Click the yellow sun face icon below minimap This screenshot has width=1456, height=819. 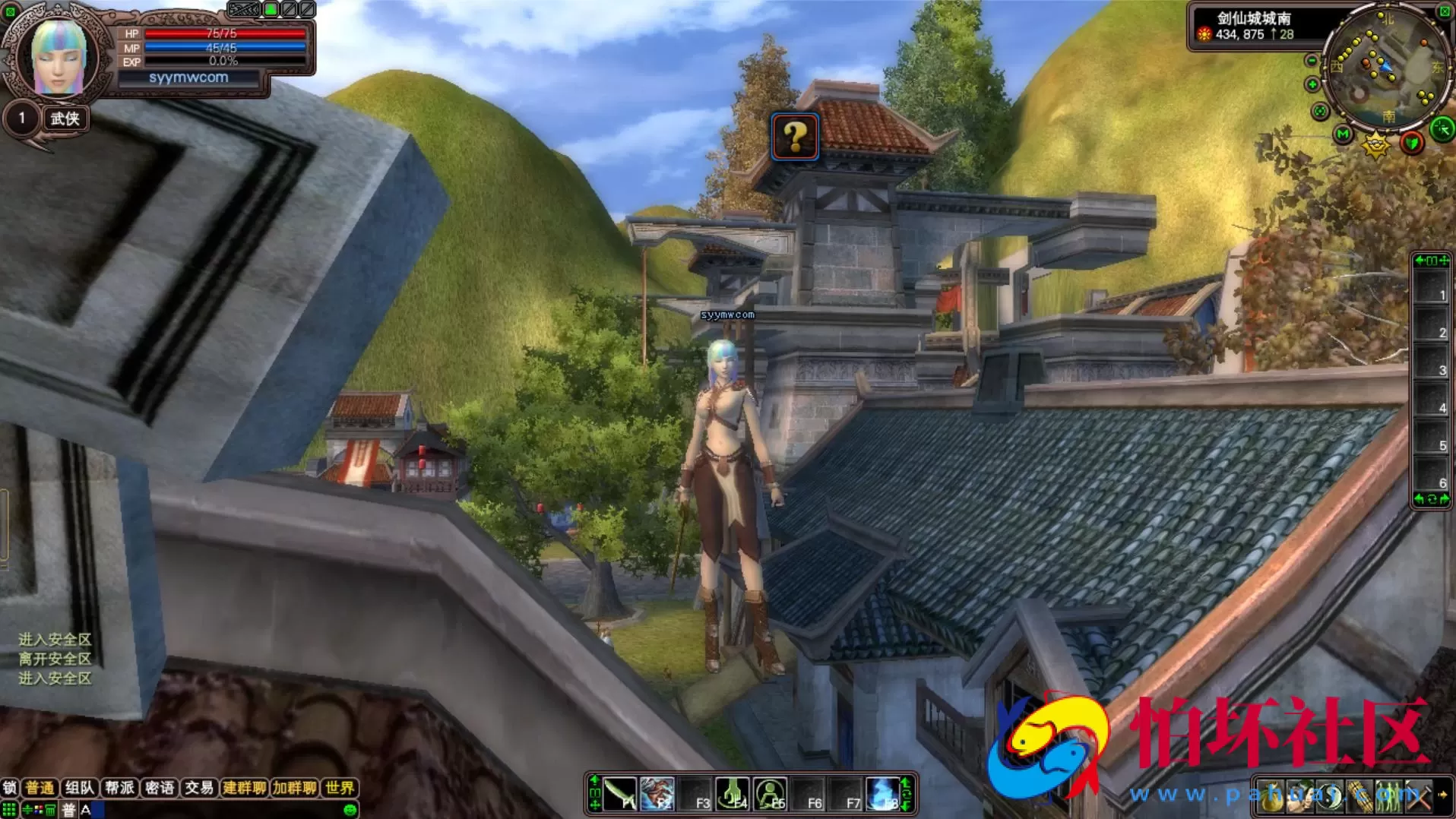(1375, 144)
